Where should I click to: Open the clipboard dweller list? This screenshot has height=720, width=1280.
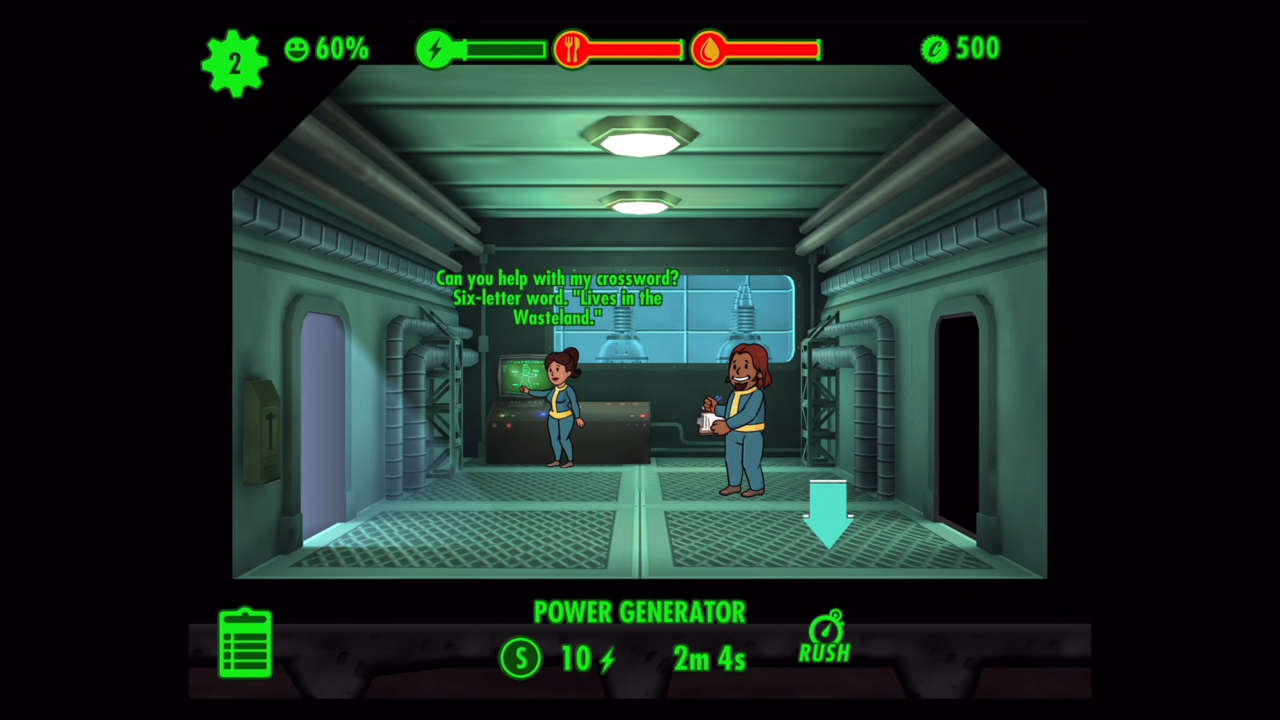pos(245,643)
